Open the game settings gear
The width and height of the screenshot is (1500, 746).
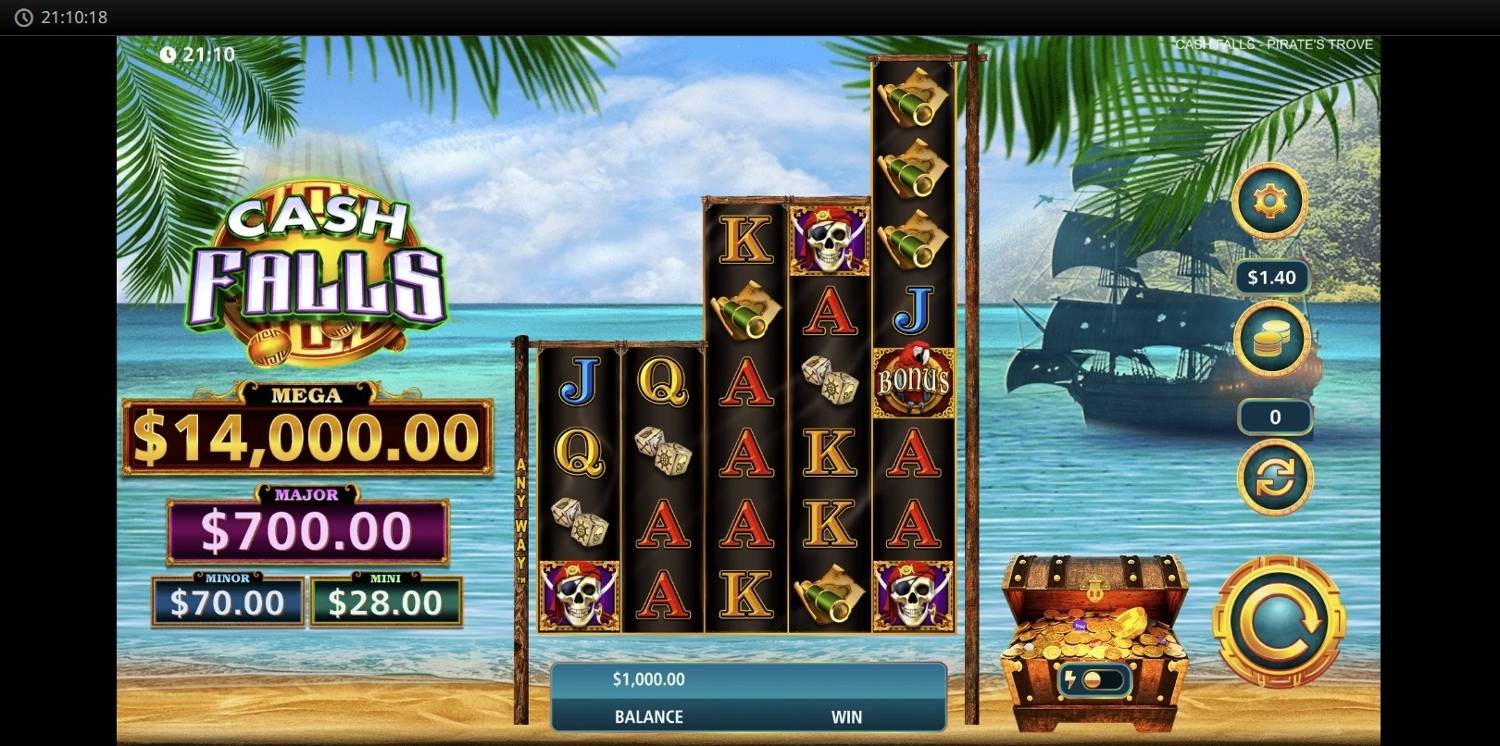pyautogui.click(x=1270, y=200)
